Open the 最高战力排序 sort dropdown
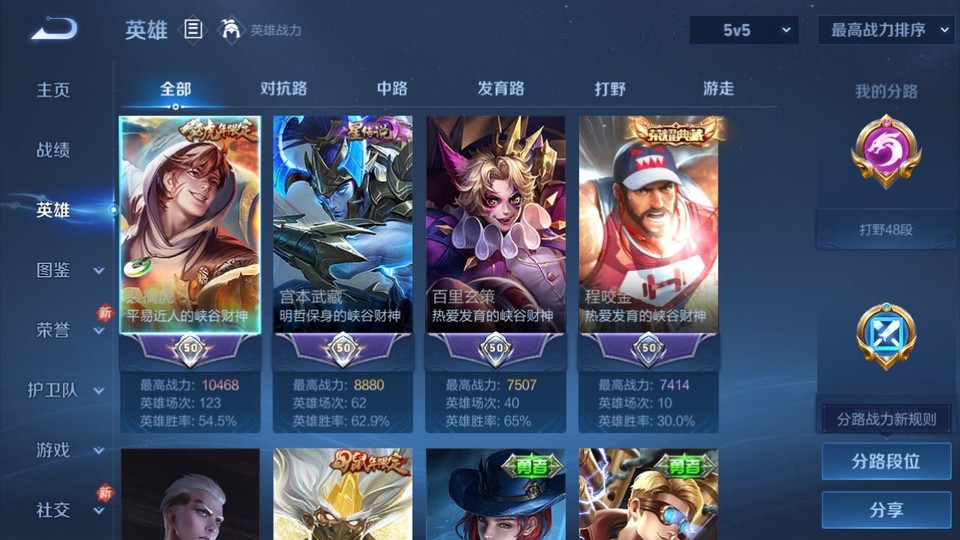 [886, 31]
